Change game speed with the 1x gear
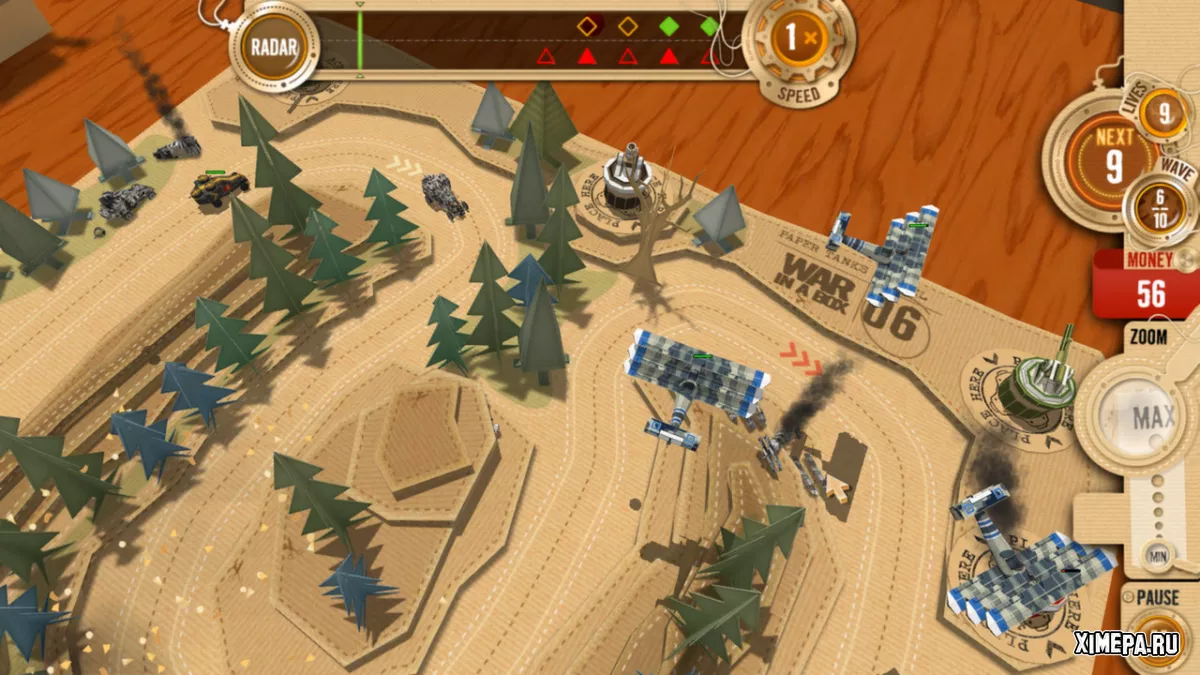The height and width of the screenshot is (675, 1200). [x=798, y=41]
